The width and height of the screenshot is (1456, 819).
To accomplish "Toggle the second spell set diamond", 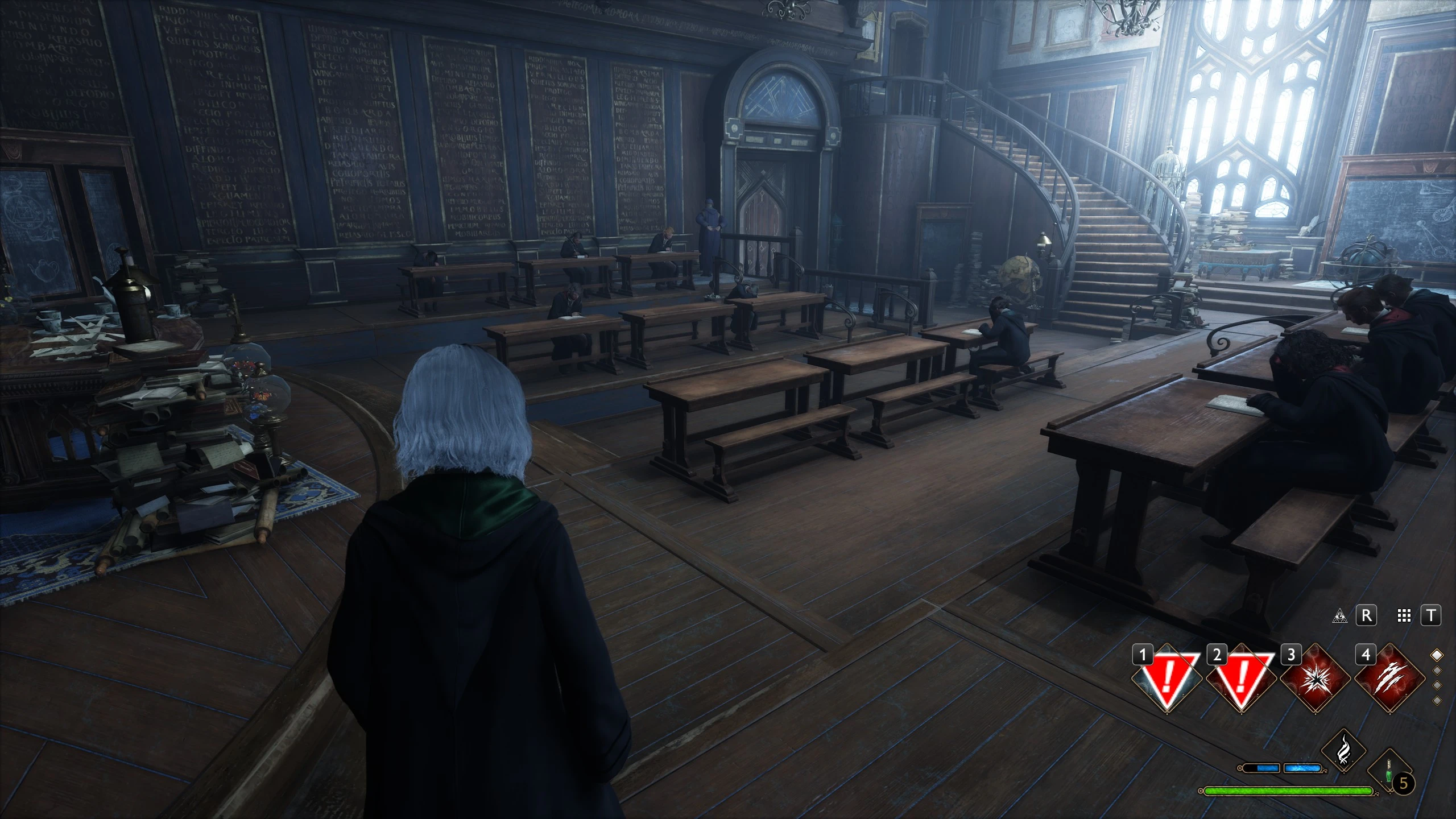I will [1436, 671].
